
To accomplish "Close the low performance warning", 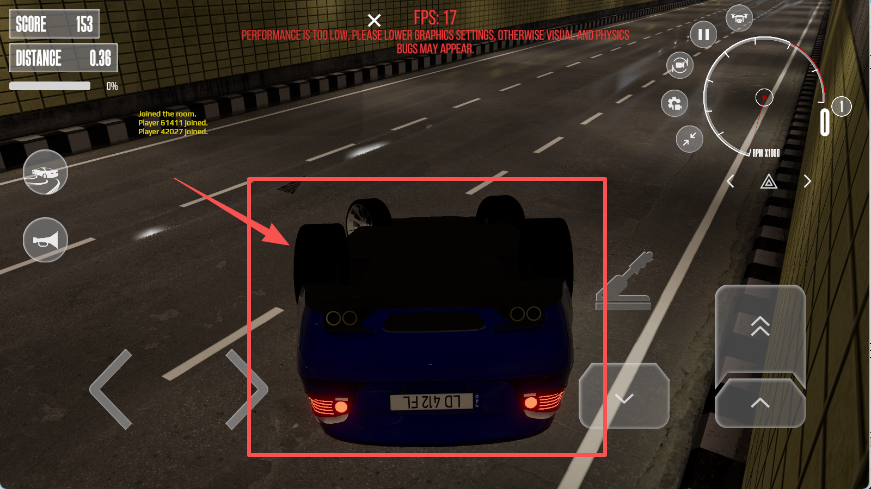I will (374, 20).
